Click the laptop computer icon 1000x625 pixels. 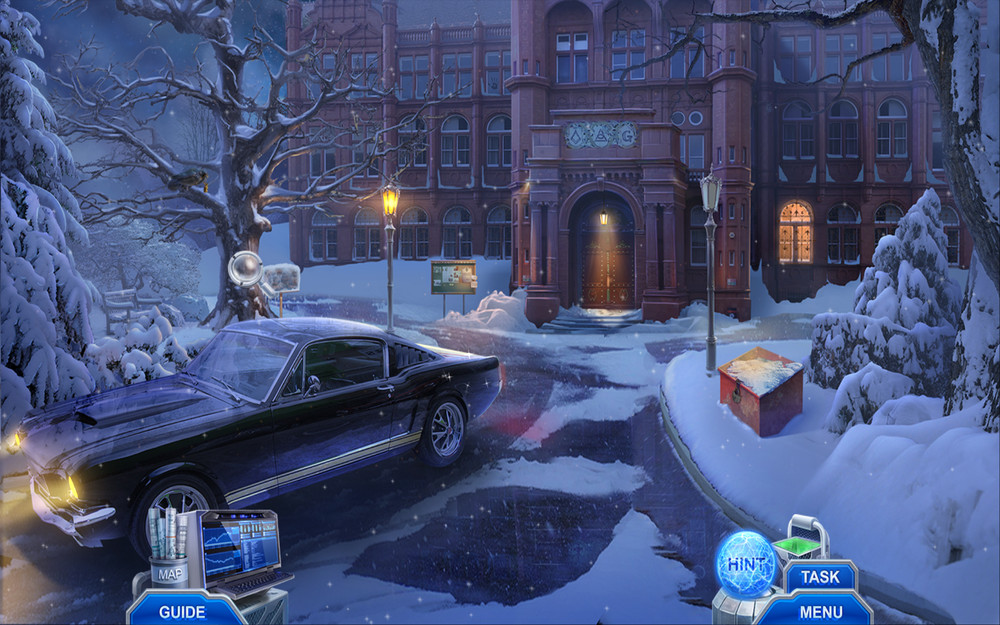point(240,552)
